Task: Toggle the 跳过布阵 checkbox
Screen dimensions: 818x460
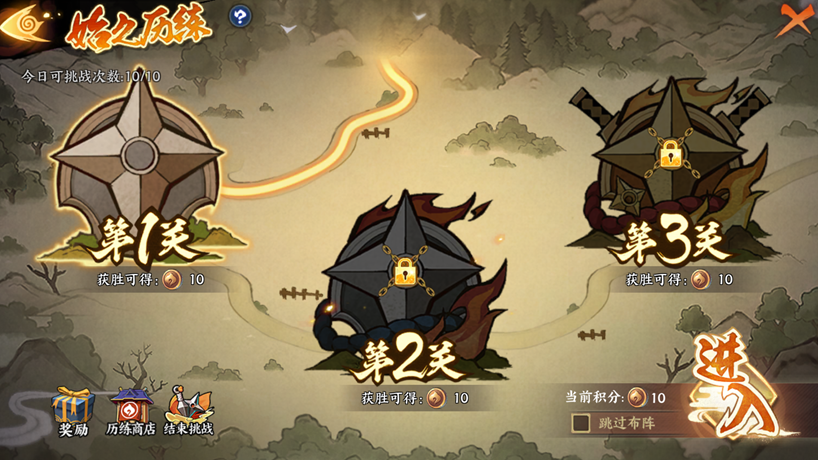Action: (x=581, y=423)
